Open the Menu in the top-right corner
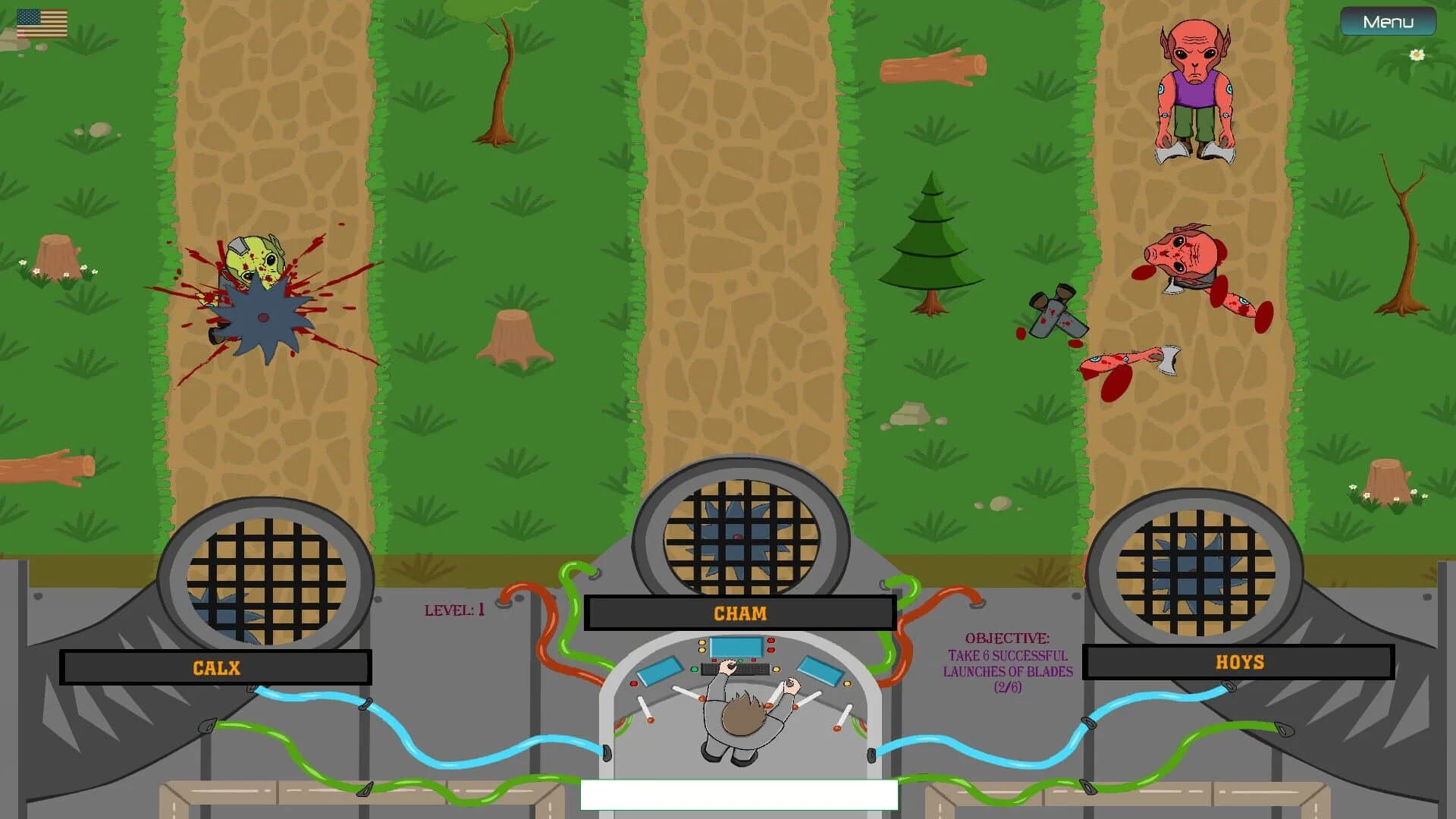 (1387, 21)
